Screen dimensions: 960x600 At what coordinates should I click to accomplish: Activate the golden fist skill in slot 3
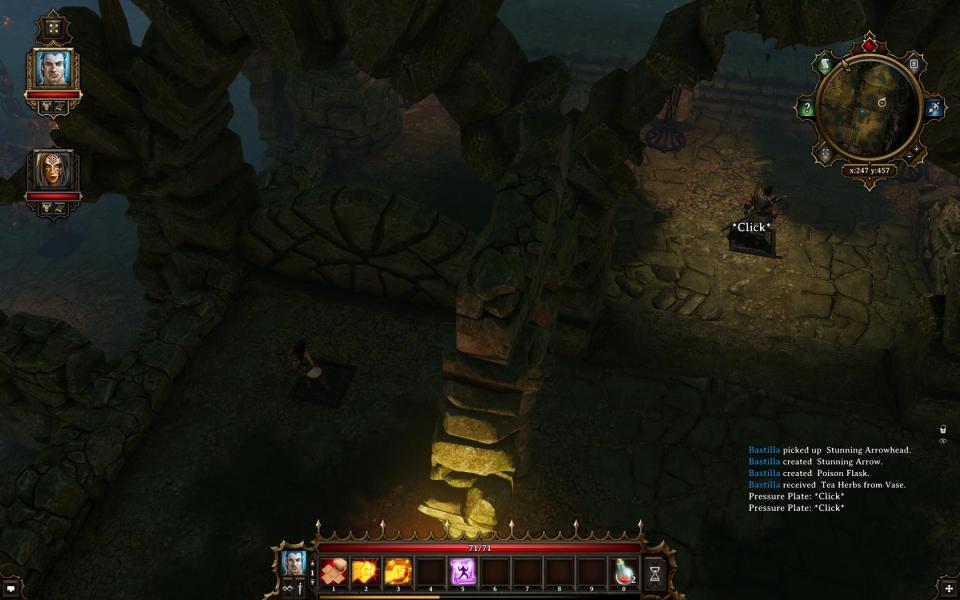click(398, 571)
